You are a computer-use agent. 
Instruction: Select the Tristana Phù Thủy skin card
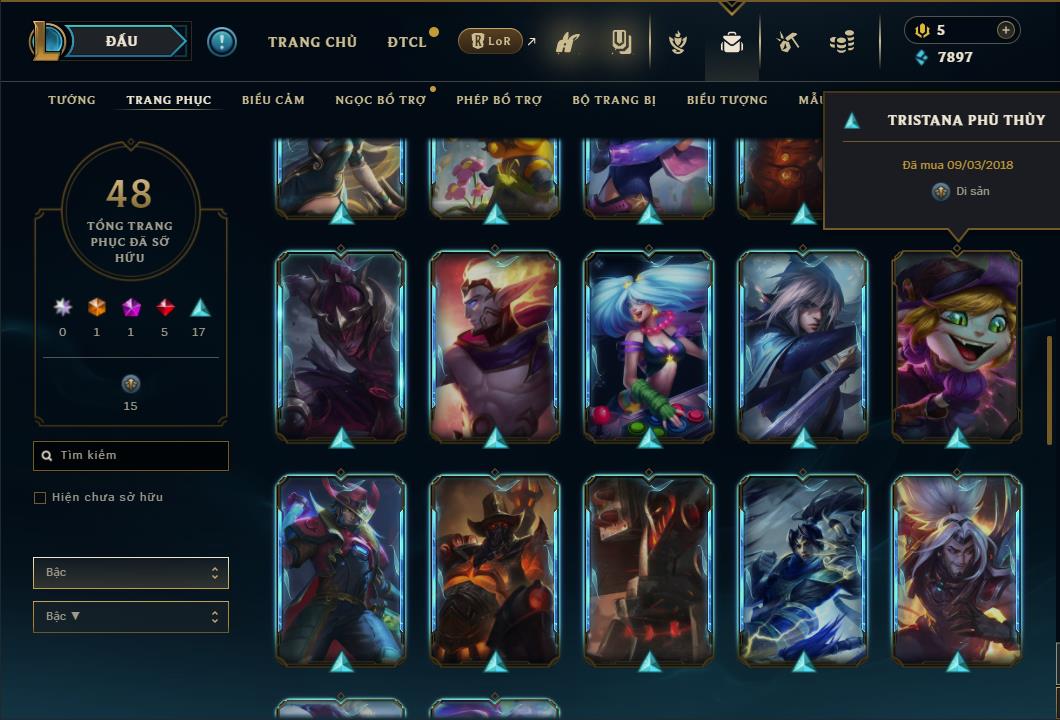(957, 345)
